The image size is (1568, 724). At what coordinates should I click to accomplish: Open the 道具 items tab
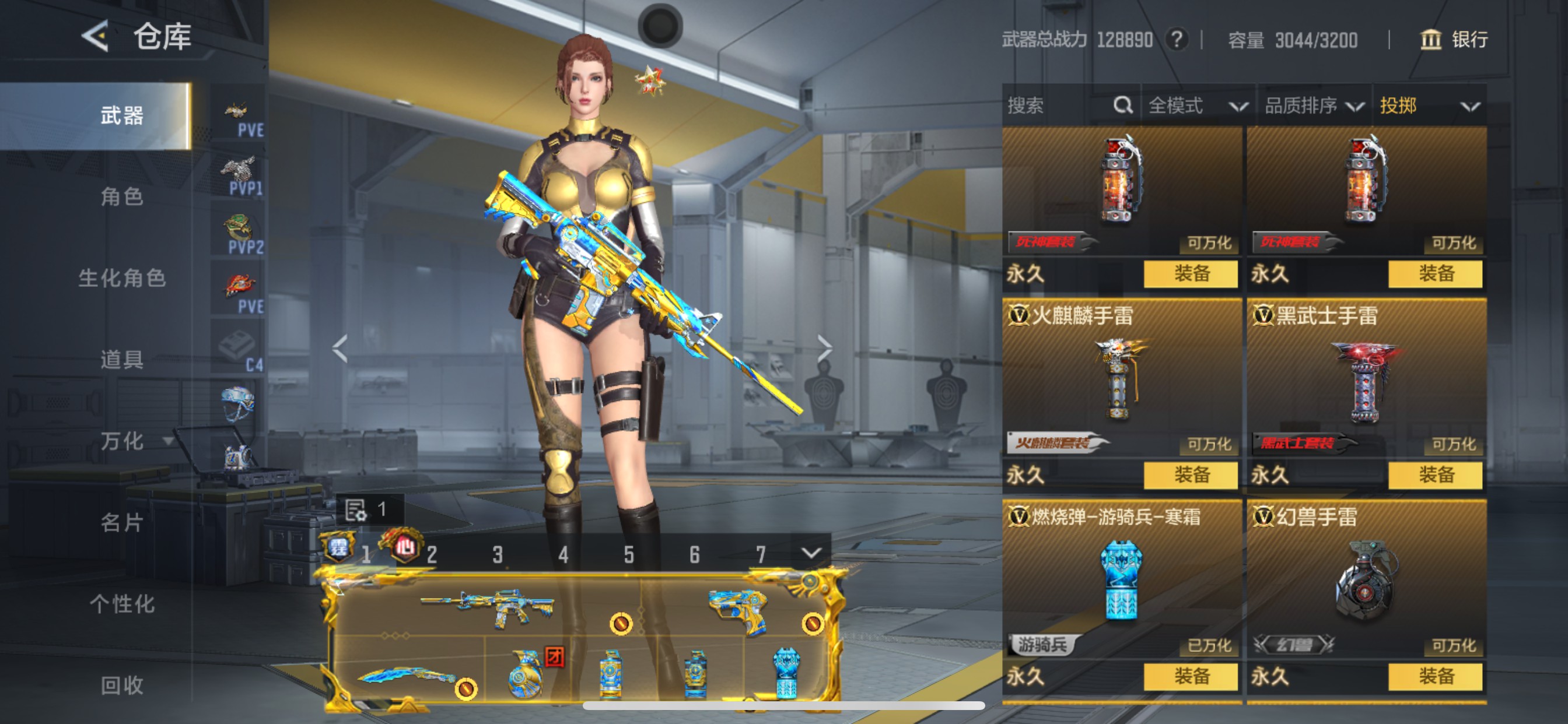click(x=122, y=360)
